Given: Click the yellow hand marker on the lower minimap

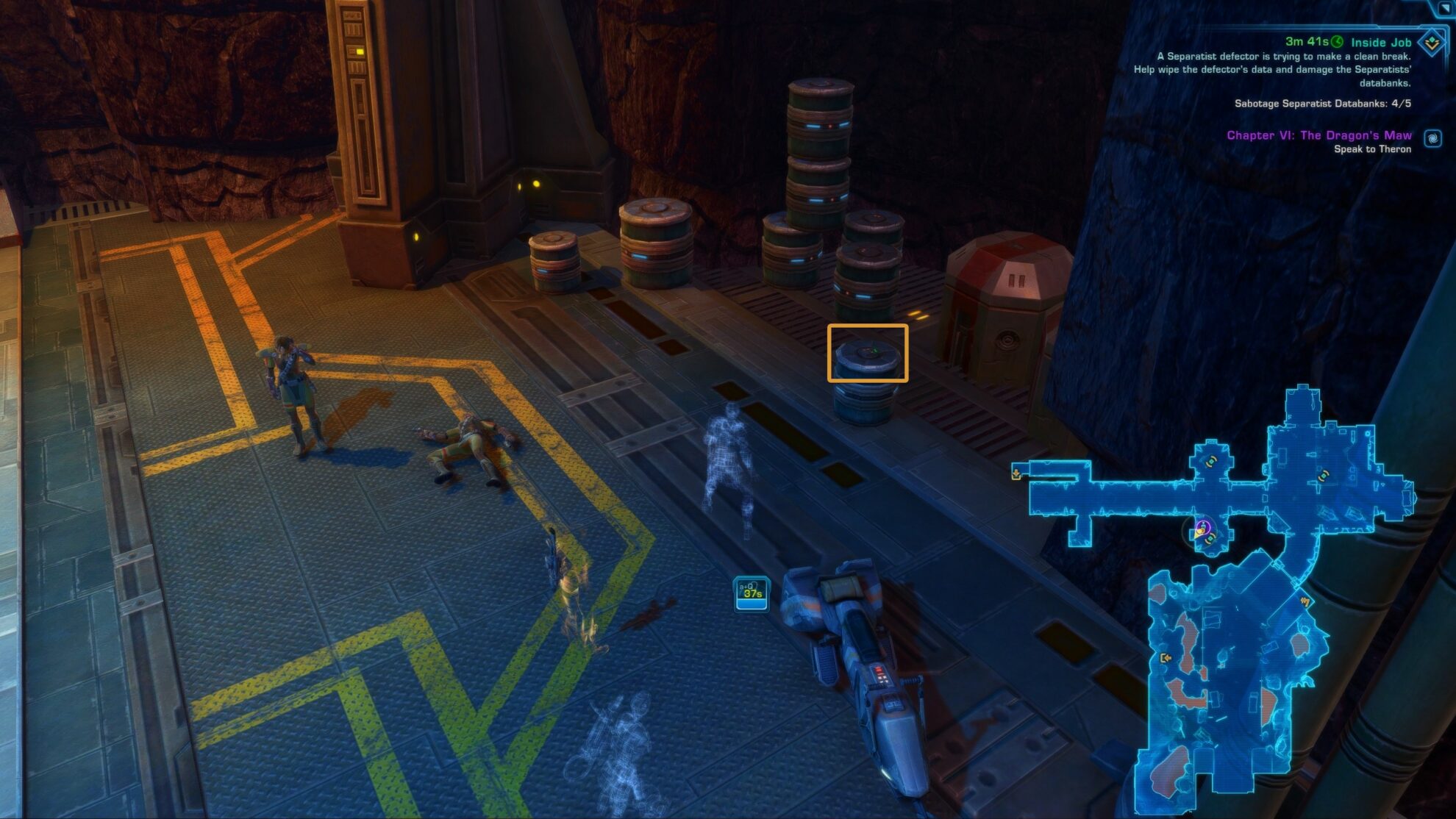Looking at the screenshot, I should click(x=1306, y=601).
